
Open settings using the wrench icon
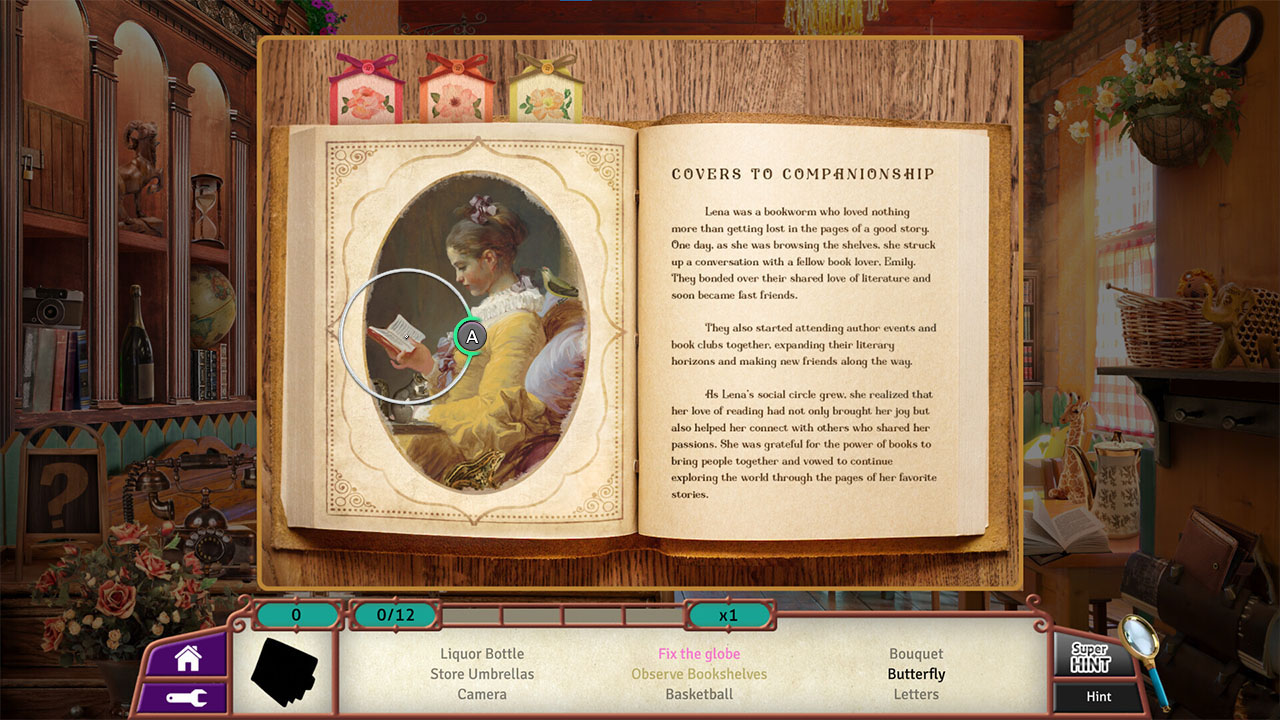[185, 697]
